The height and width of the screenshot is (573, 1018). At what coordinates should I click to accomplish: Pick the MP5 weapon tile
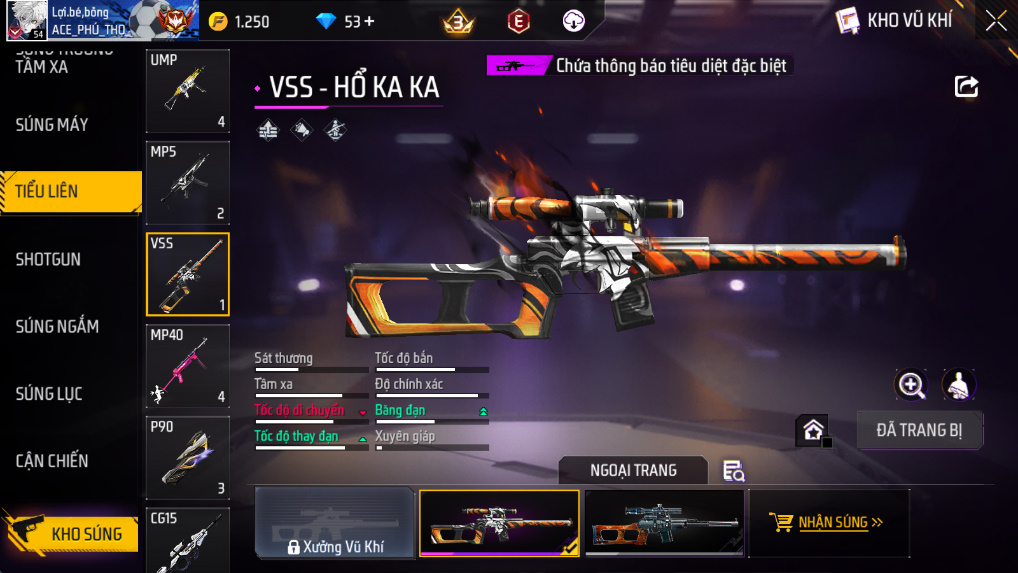[x=188, y=183]
